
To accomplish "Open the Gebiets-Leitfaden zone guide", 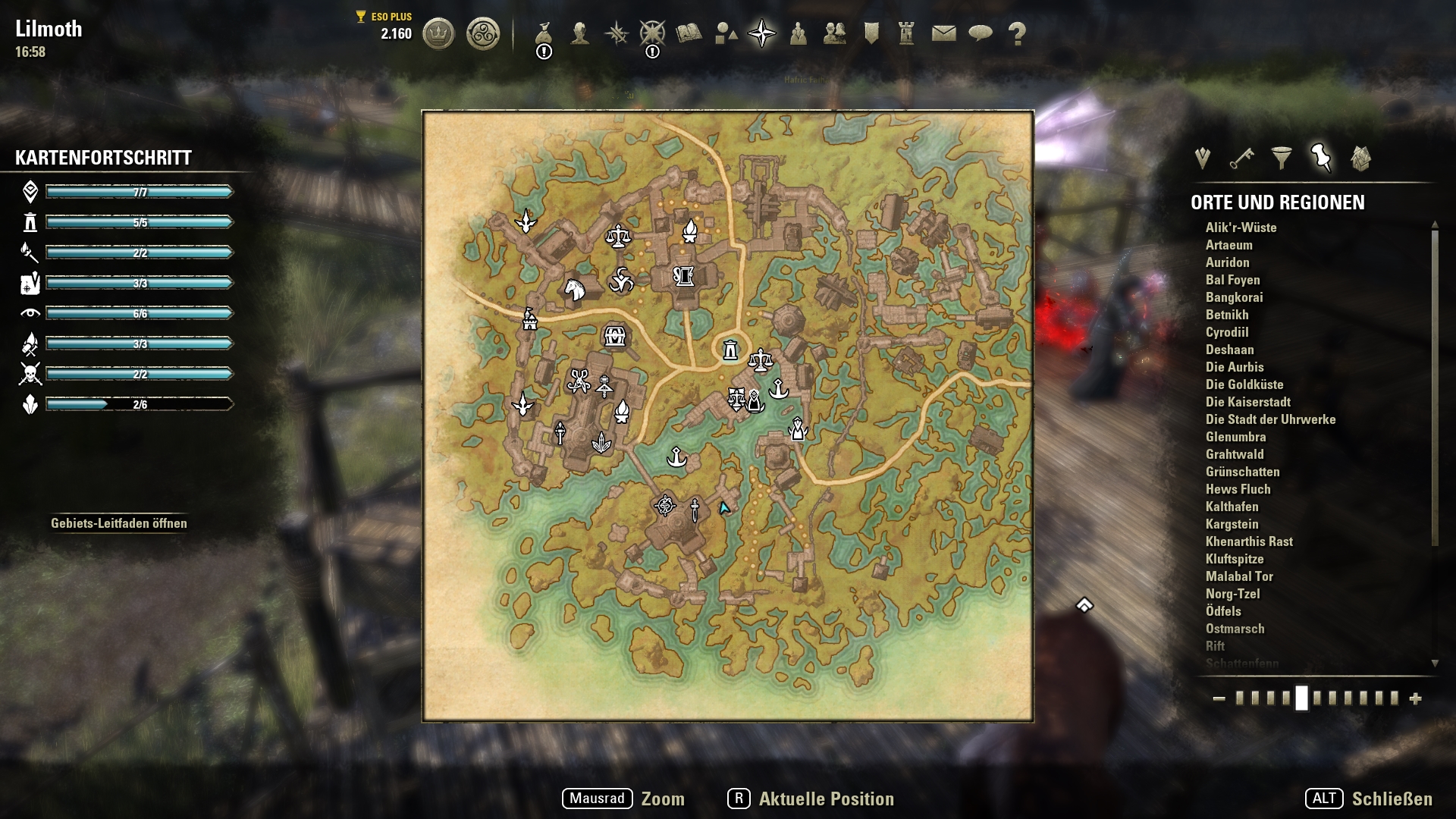I will pyautogui.click(x=119, y=523).
